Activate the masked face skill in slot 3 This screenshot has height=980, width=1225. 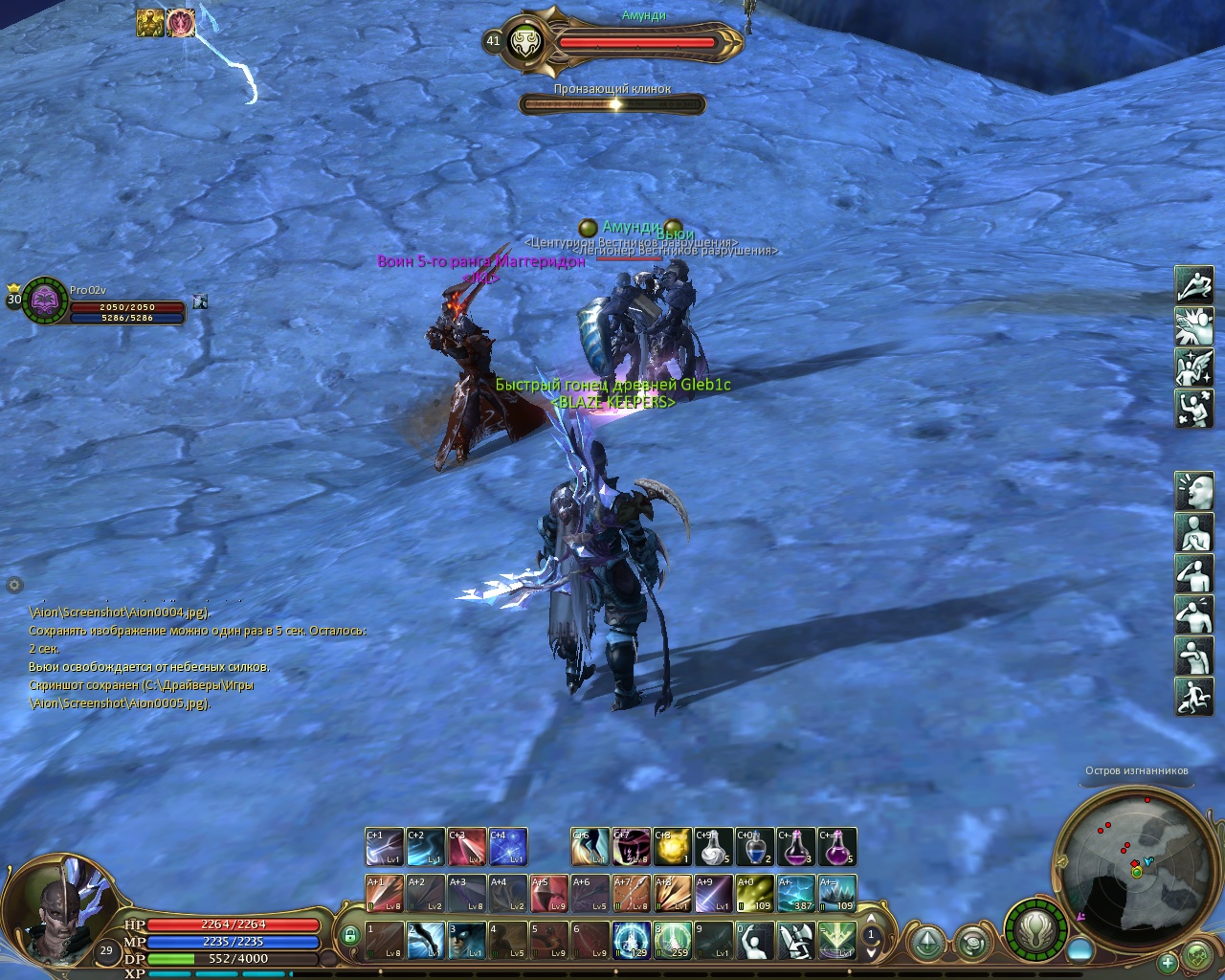coord(466,940)
